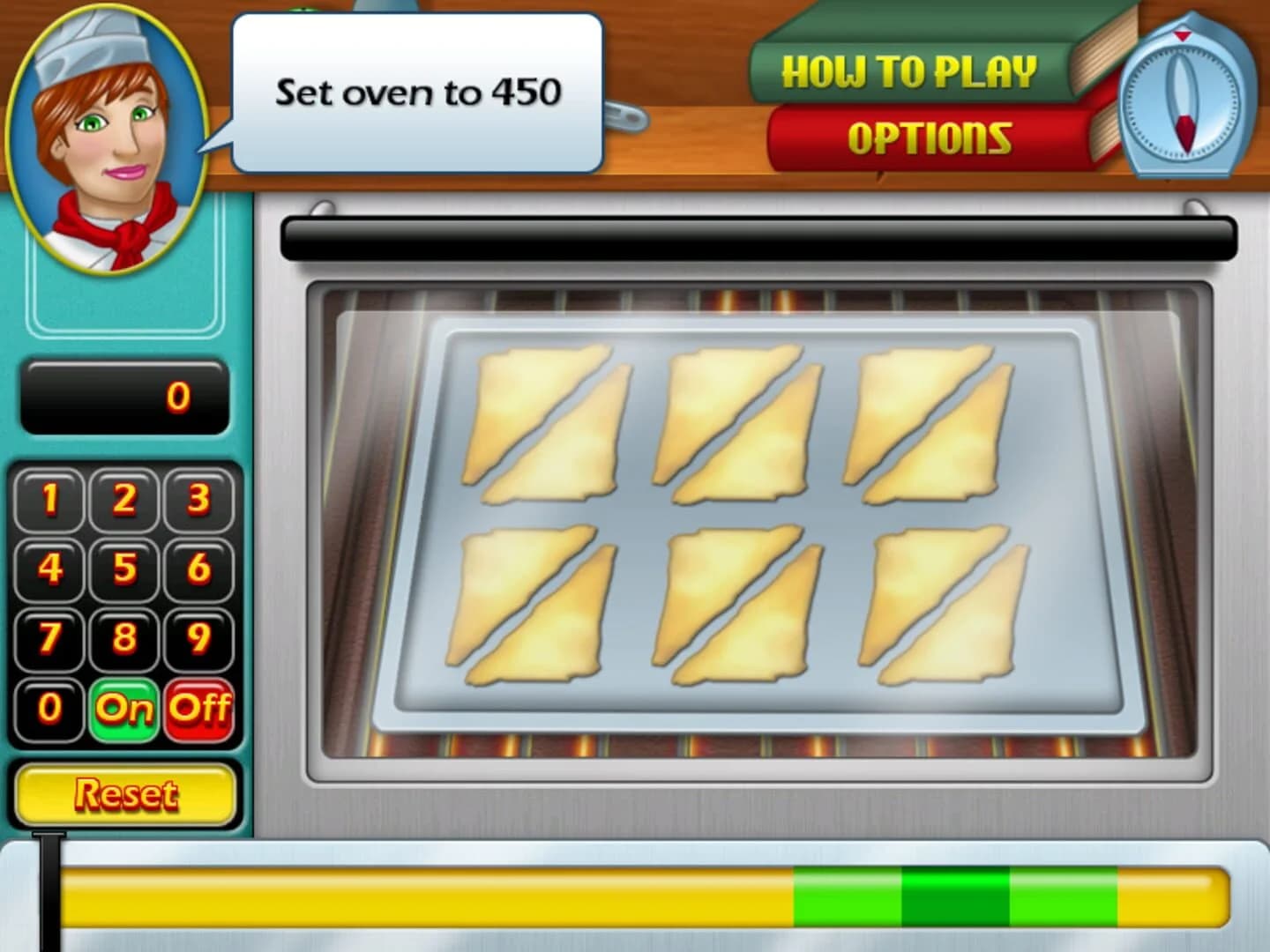Turn the oven Off
1270x952 pixels.
[x=201, y=708]
